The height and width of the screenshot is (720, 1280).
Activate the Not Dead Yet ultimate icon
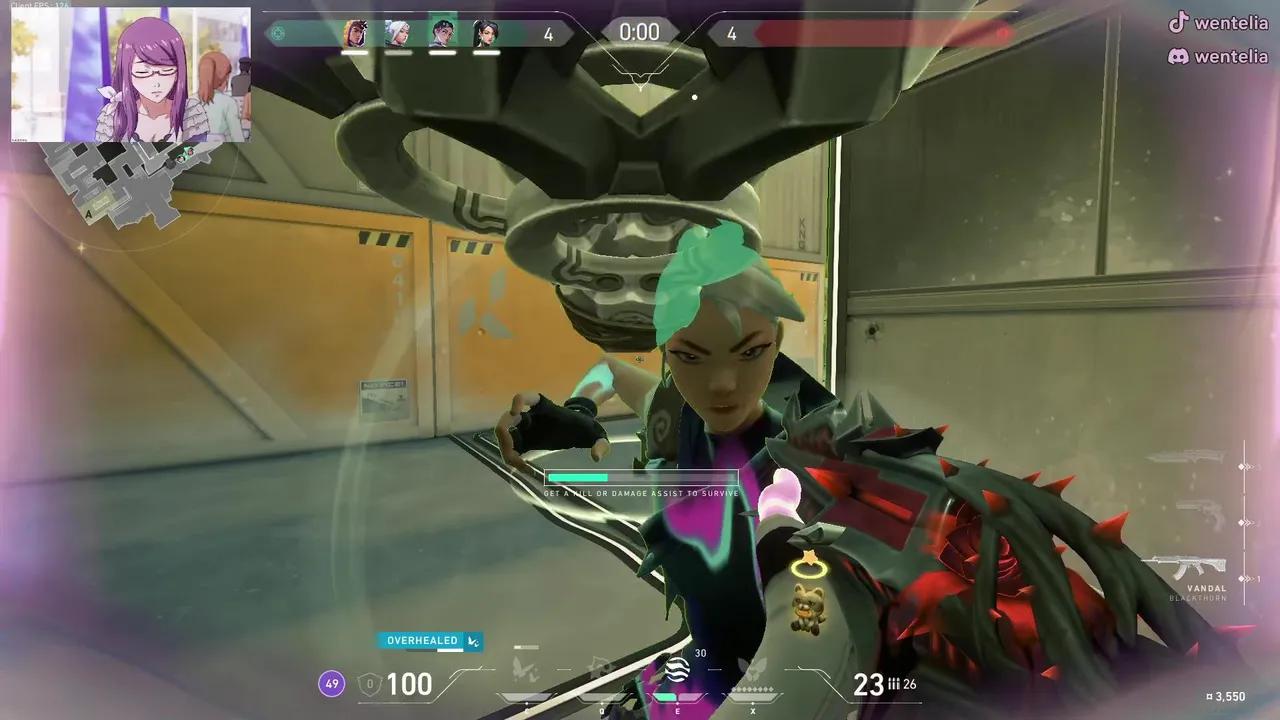[750, 668]
